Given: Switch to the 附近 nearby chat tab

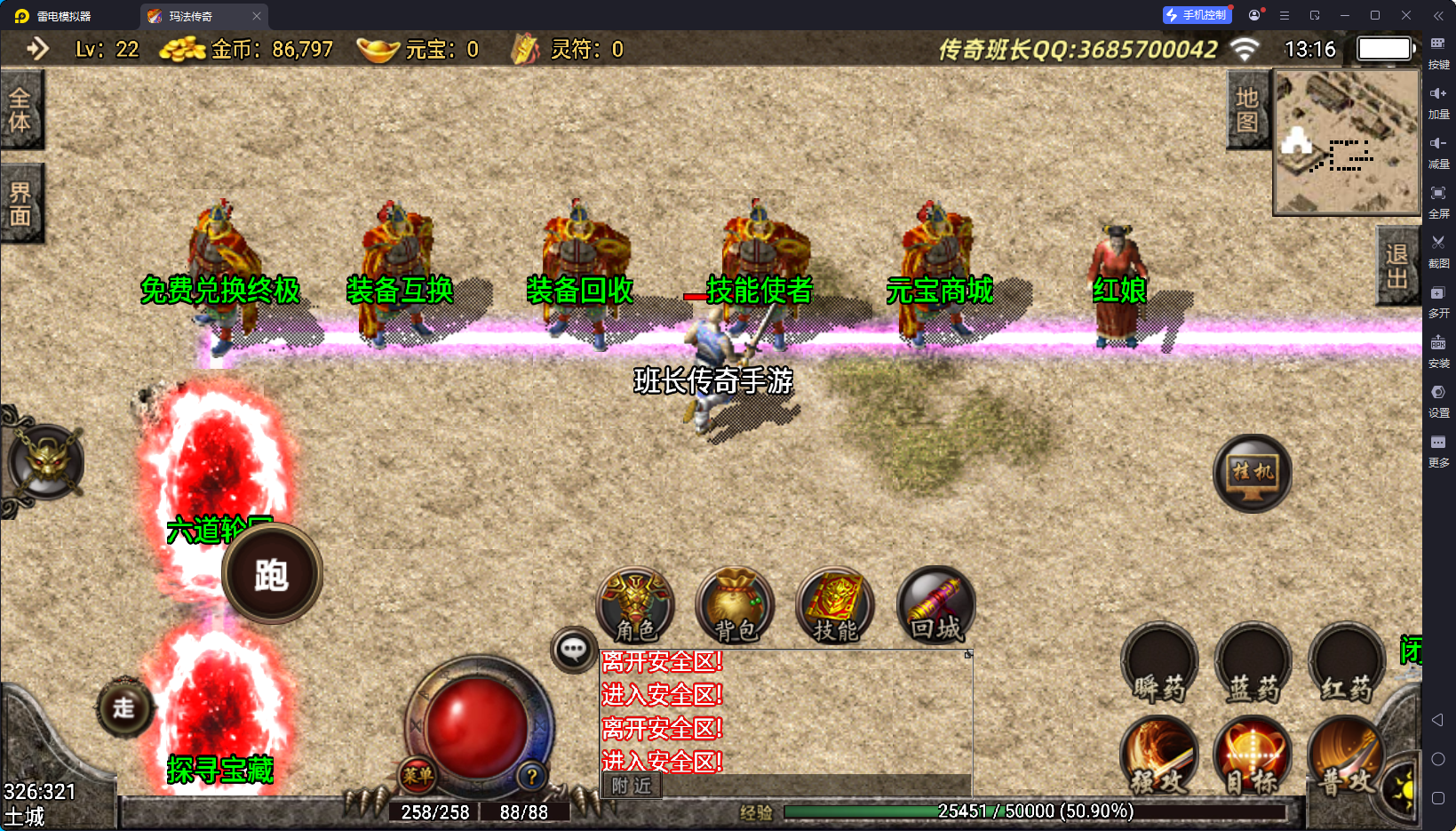Looking at the screenshot, I should pos(632,786).
